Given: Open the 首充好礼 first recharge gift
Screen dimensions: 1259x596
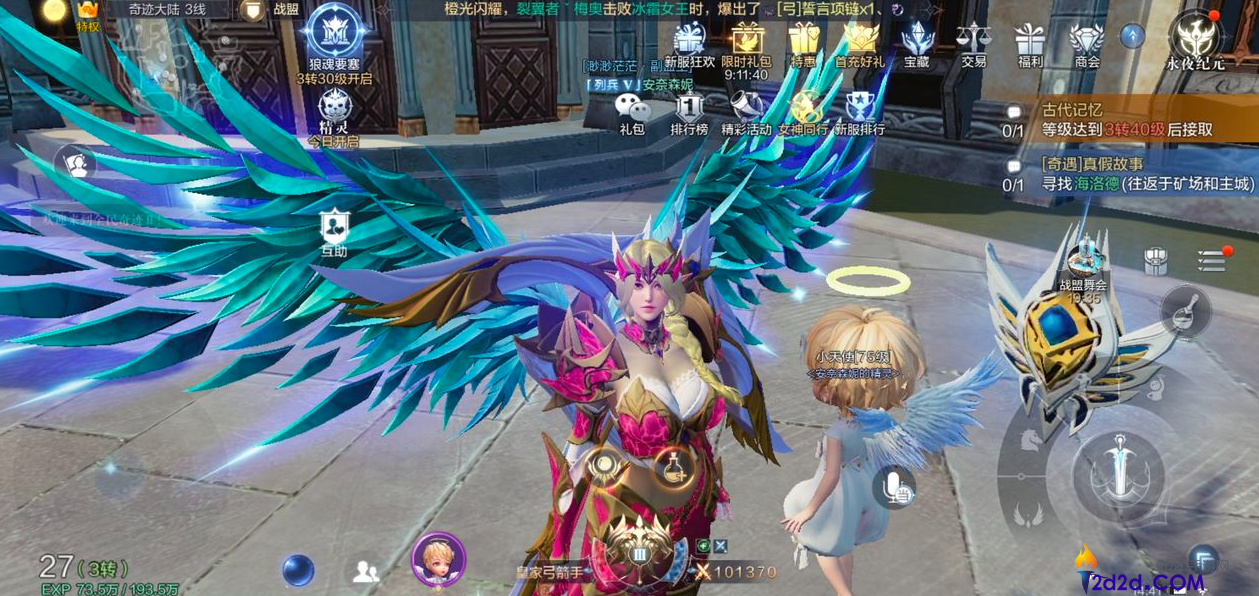Looking at the screenshot, I should tap(860, 44).
